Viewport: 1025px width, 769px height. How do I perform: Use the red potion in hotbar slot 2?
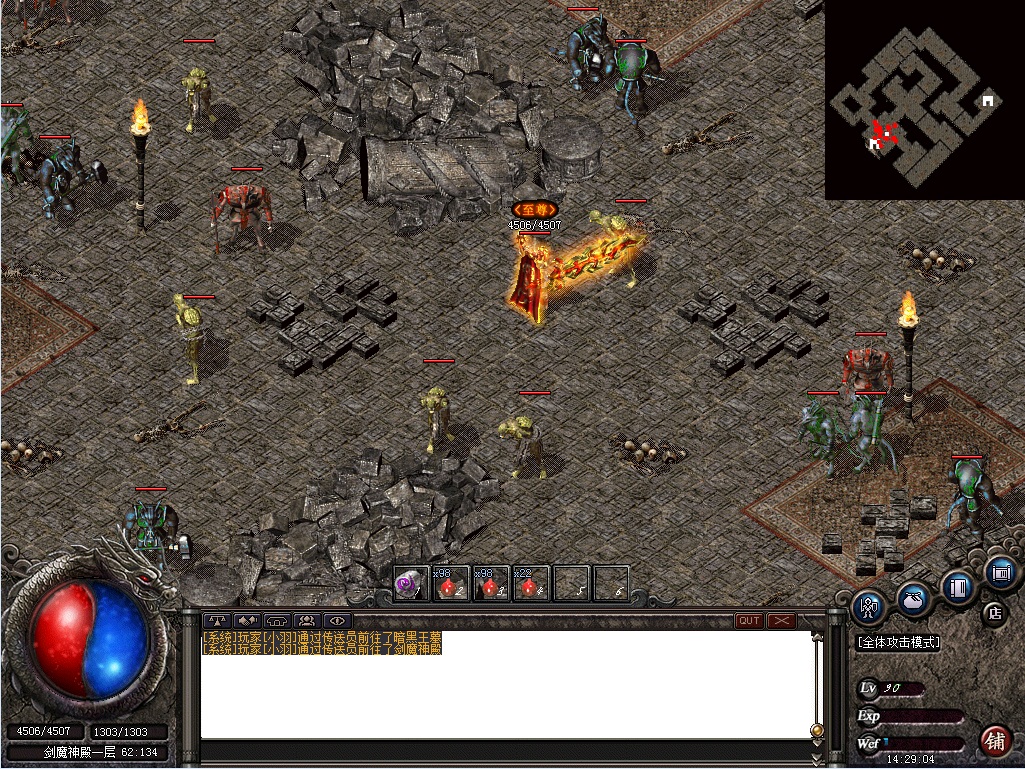pyautogui.click(x=451, y=584)
